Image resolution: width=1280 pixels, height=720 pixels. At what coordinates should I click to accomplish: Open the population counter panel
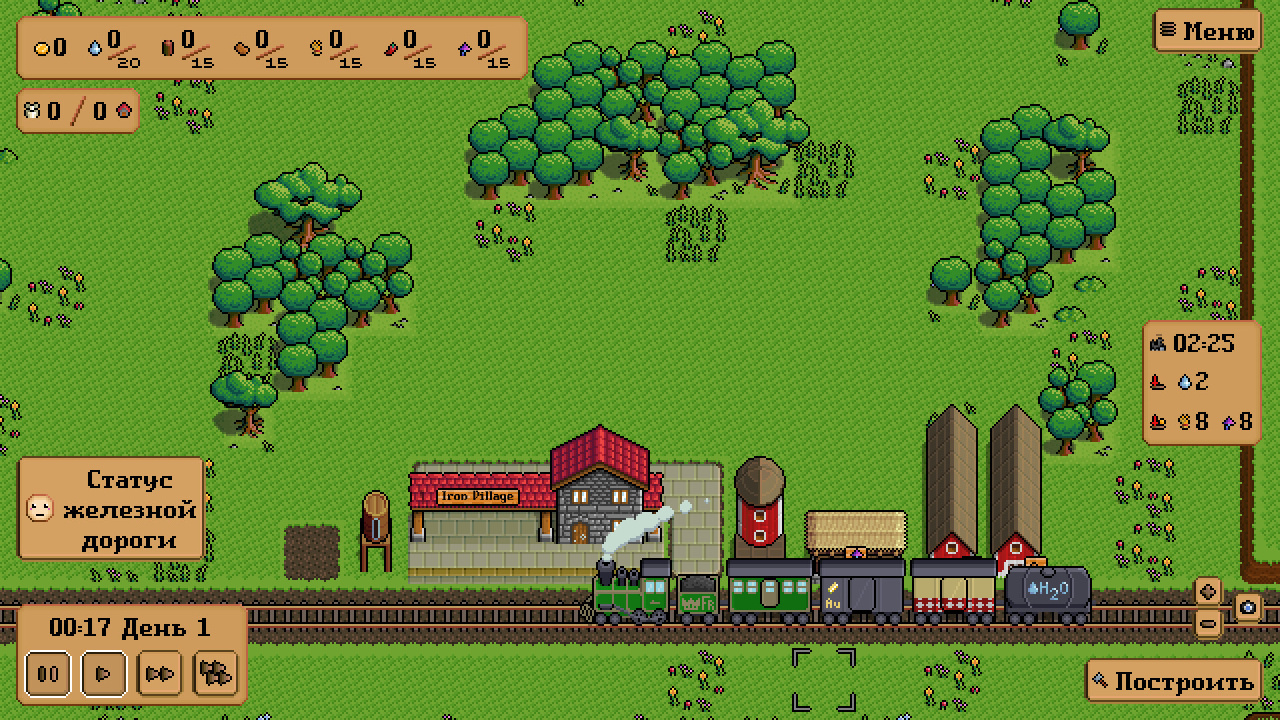click(78, 110)
